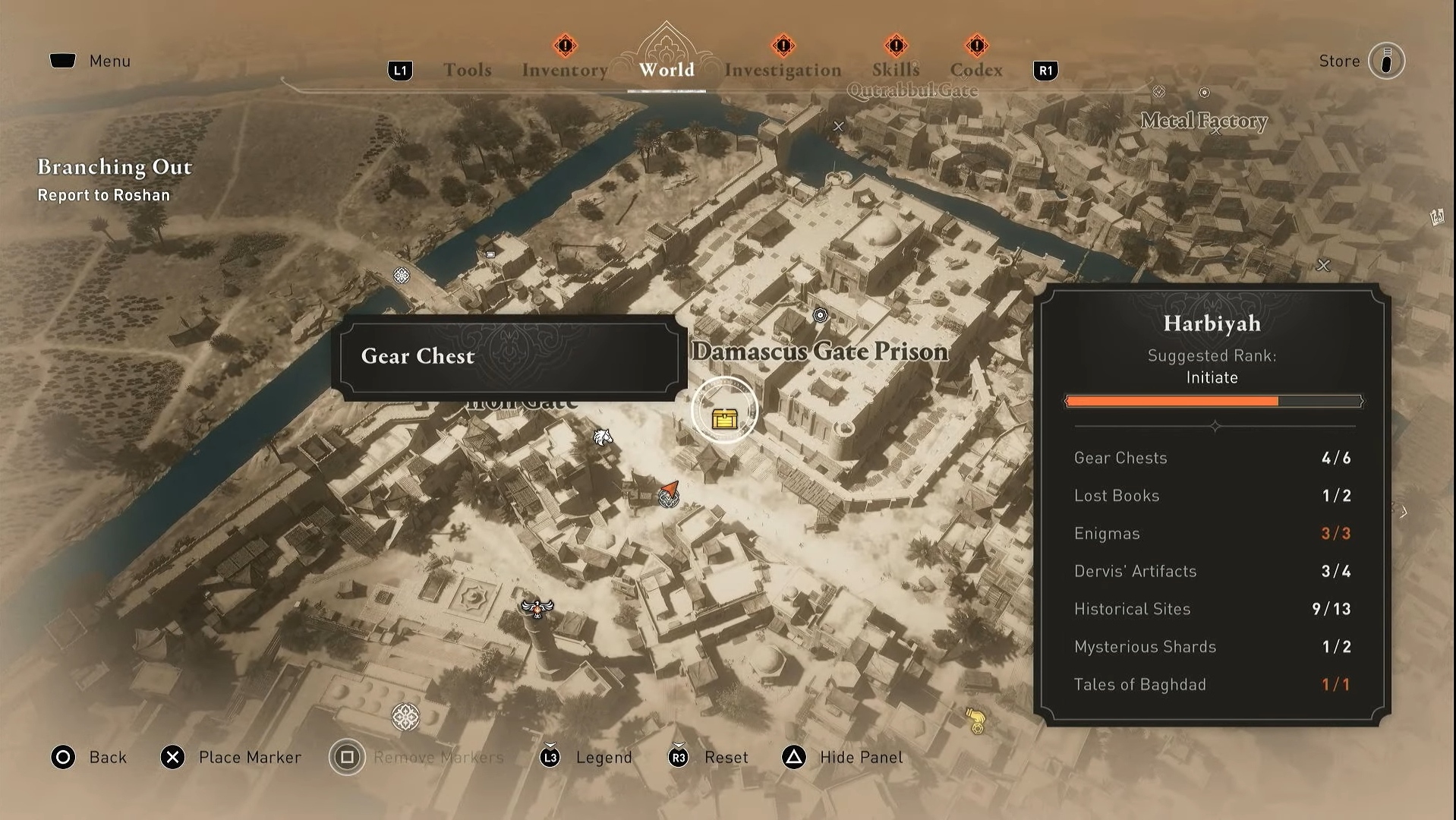Go to the Investigation tab
The height and width of the screenshot is (820, 1456).
(783, 70)
